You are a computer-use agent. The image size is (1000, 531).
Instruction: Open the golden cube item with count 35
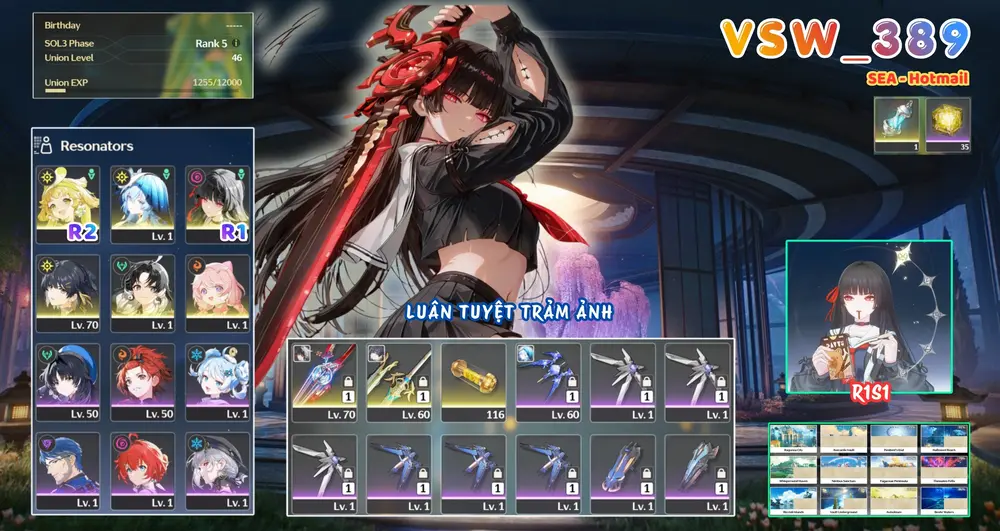[x=947, y=125]
